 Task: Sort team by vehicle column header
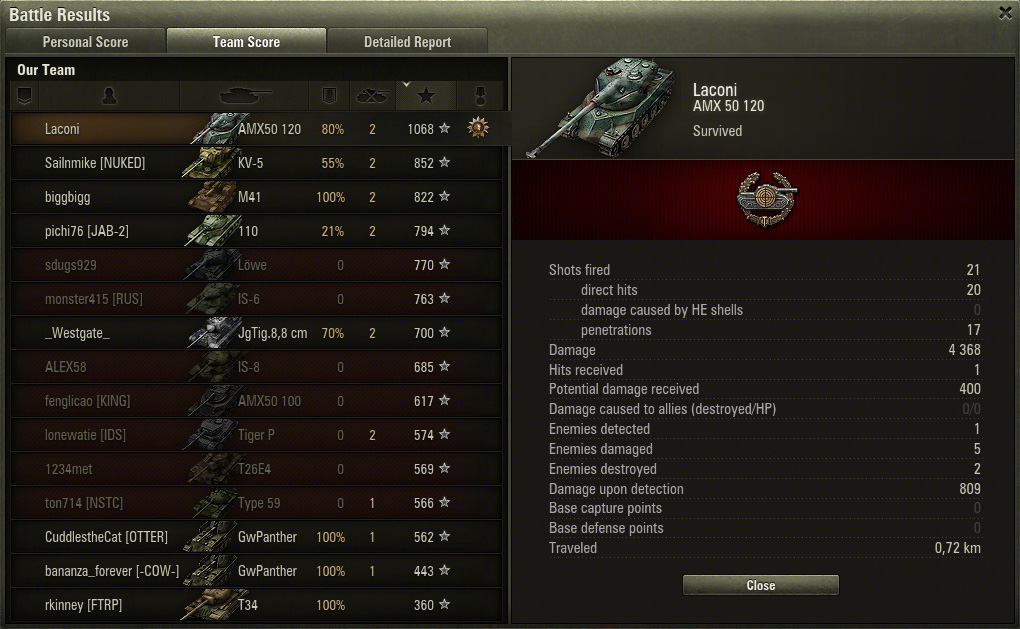244,96
